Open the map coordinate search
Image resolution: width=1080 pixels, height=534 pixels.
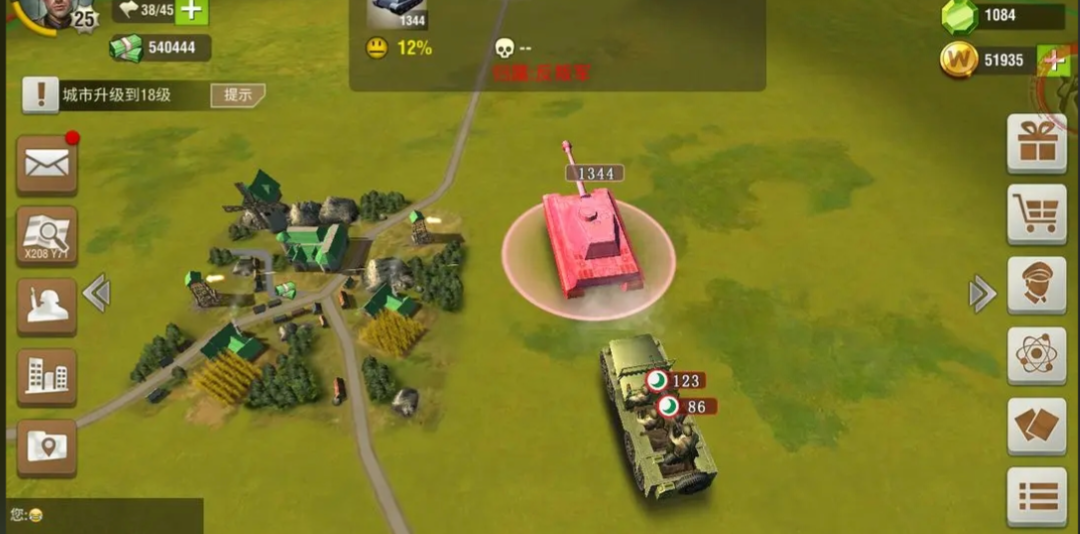coord(47,236)
